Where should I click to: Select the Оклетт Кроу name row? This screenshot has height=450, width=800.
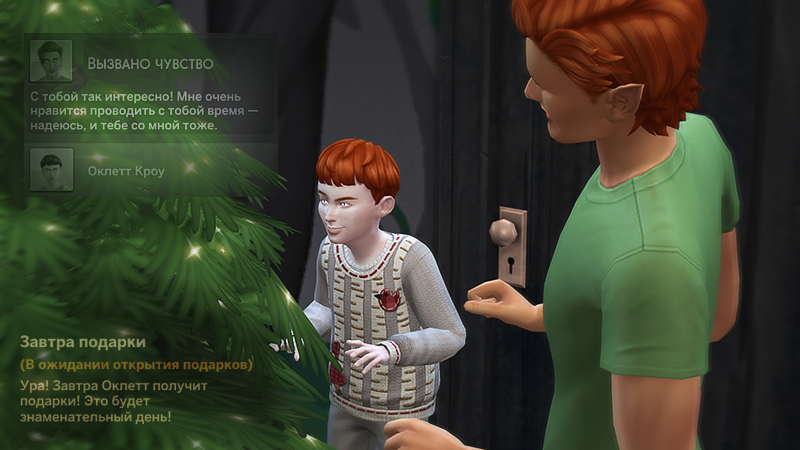coord(126,171)
